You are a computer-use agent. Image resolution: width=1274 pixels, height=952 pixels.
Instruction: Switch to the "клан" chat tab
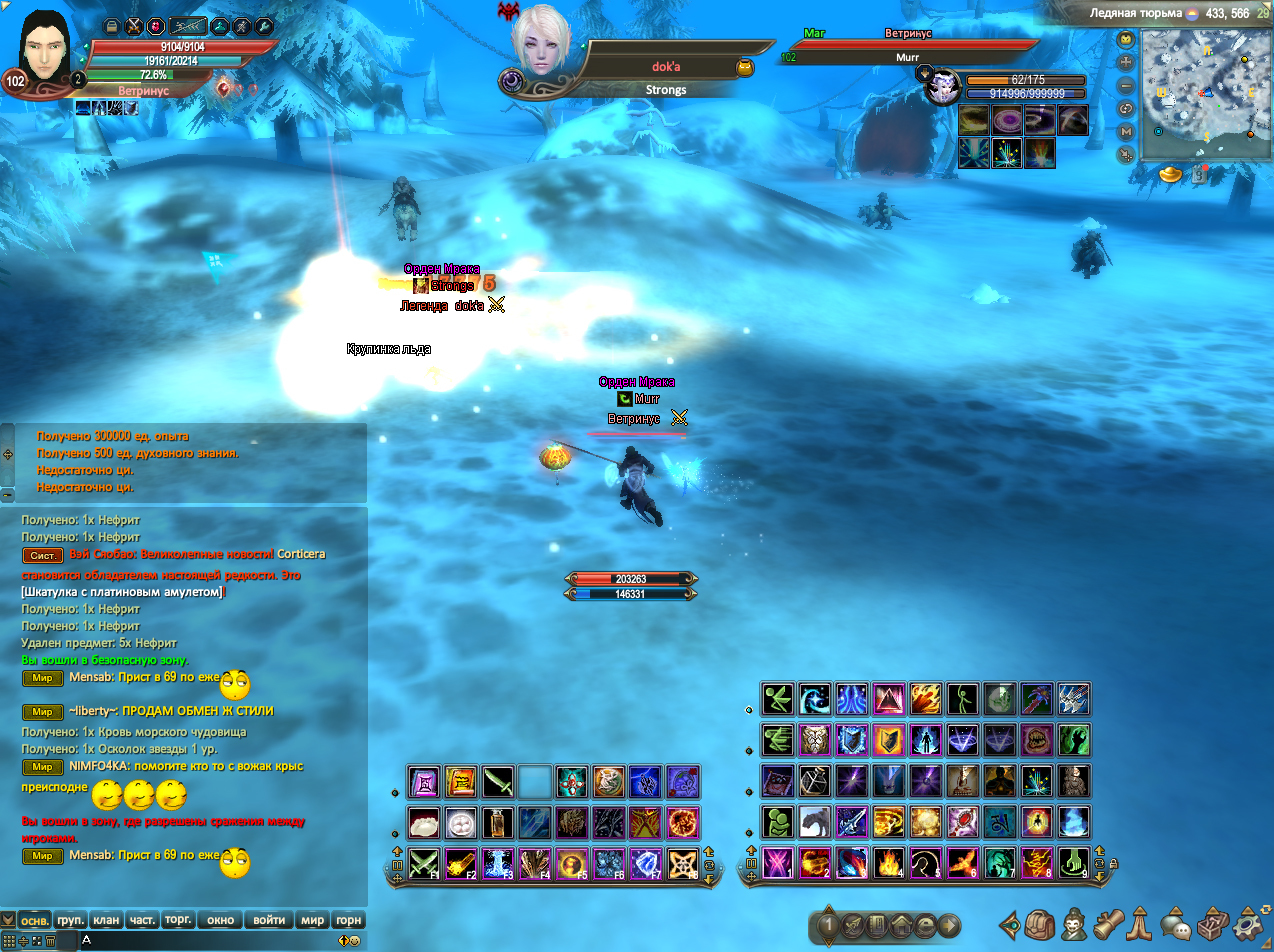(x=106, y=920)
